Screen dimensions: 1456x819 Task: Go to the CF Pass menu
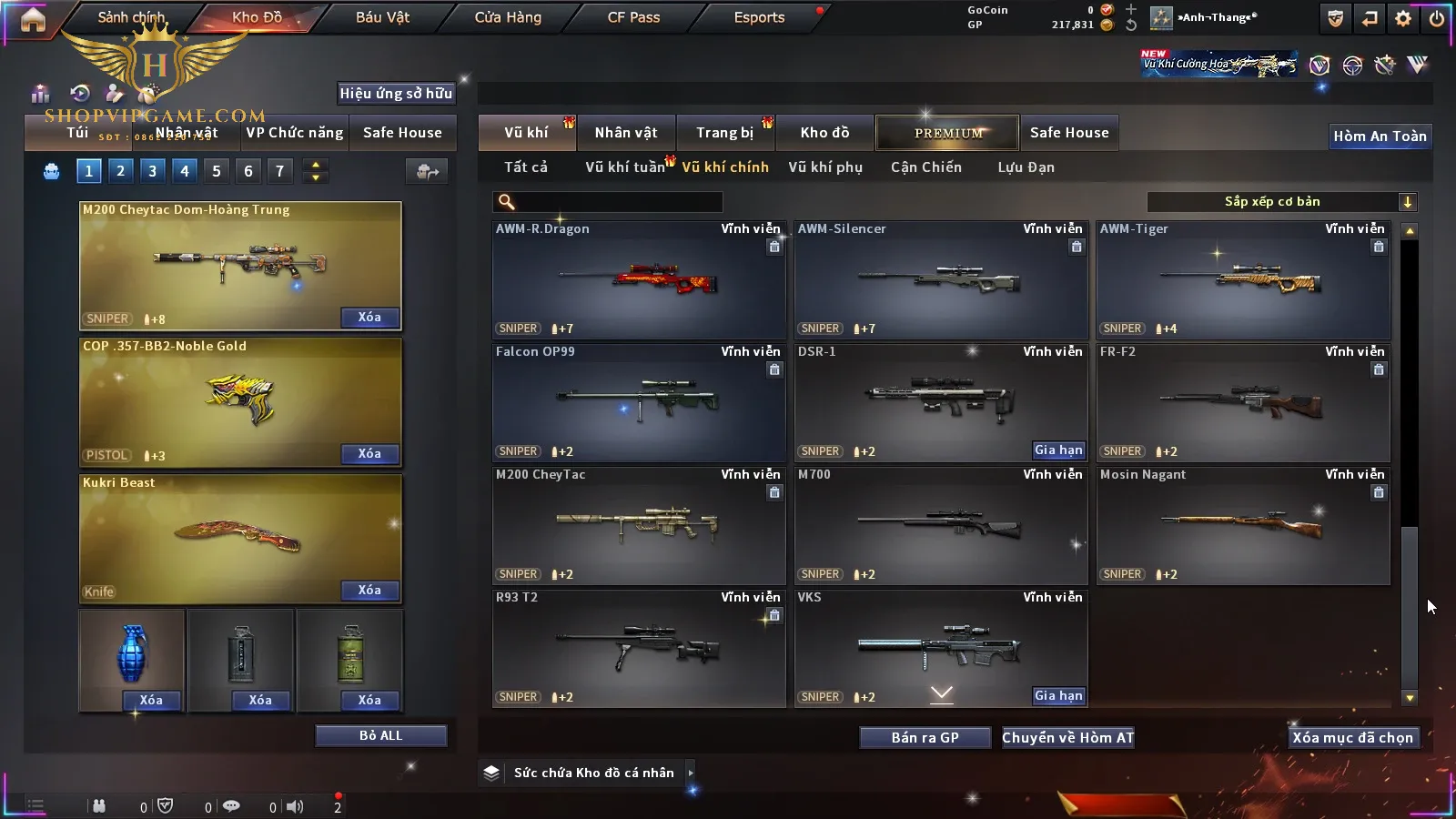pos(633,17)
